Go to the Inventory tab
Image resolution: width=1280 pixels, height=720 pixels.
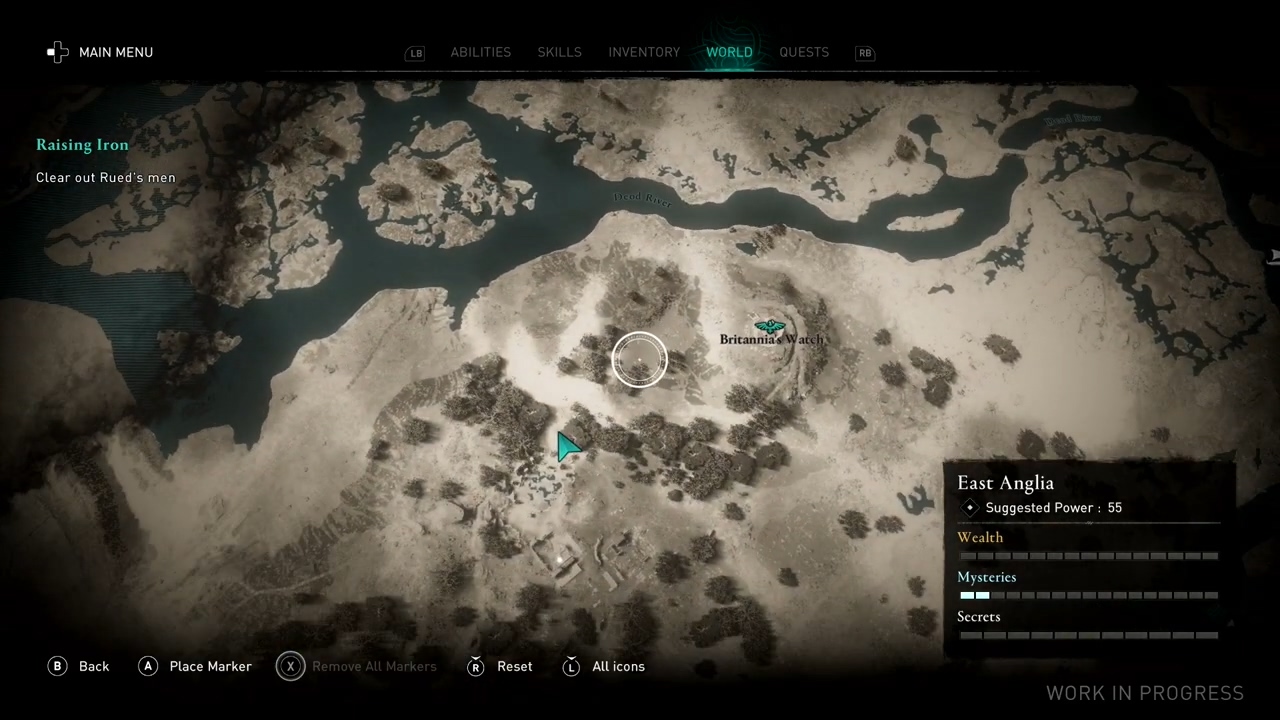pos(644,52)
